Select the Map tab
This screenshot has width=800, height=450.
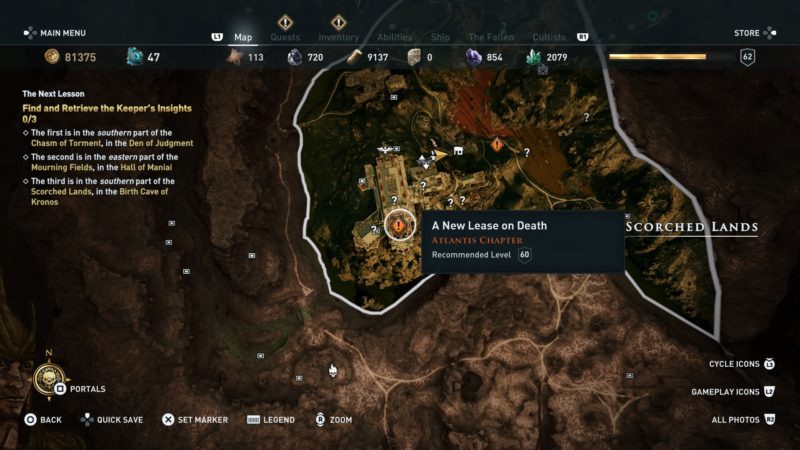(243, 38)
